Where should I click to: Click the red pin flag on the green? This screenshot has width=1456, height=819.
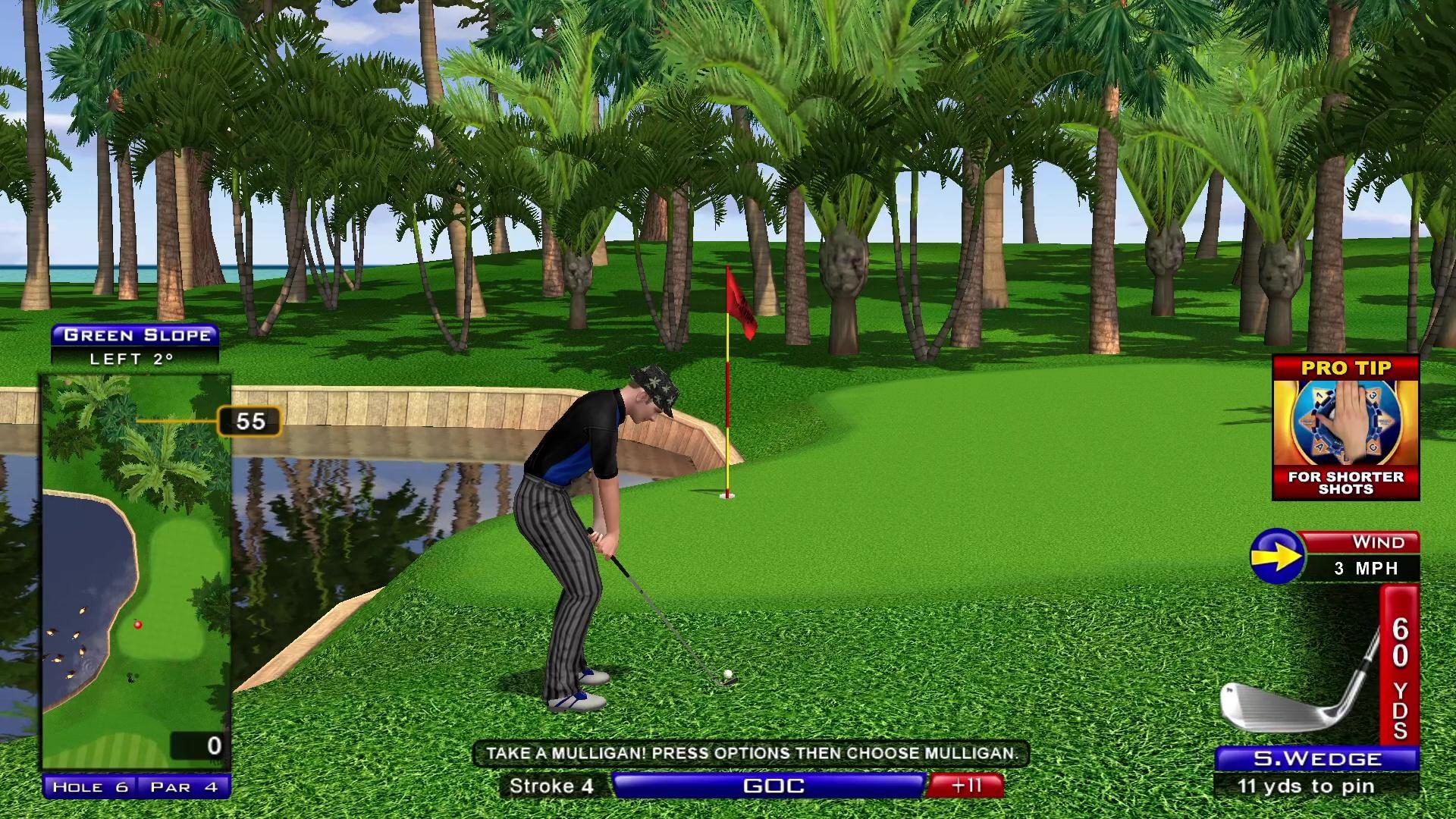coord(739,303)
